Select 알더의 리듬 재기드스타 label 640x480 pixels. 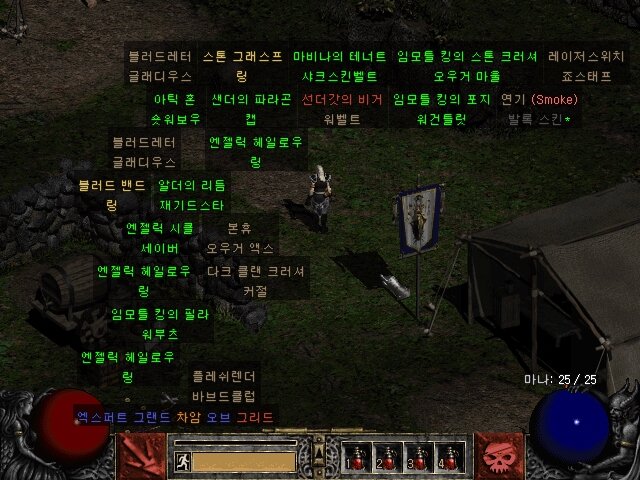tap(192, 195)
